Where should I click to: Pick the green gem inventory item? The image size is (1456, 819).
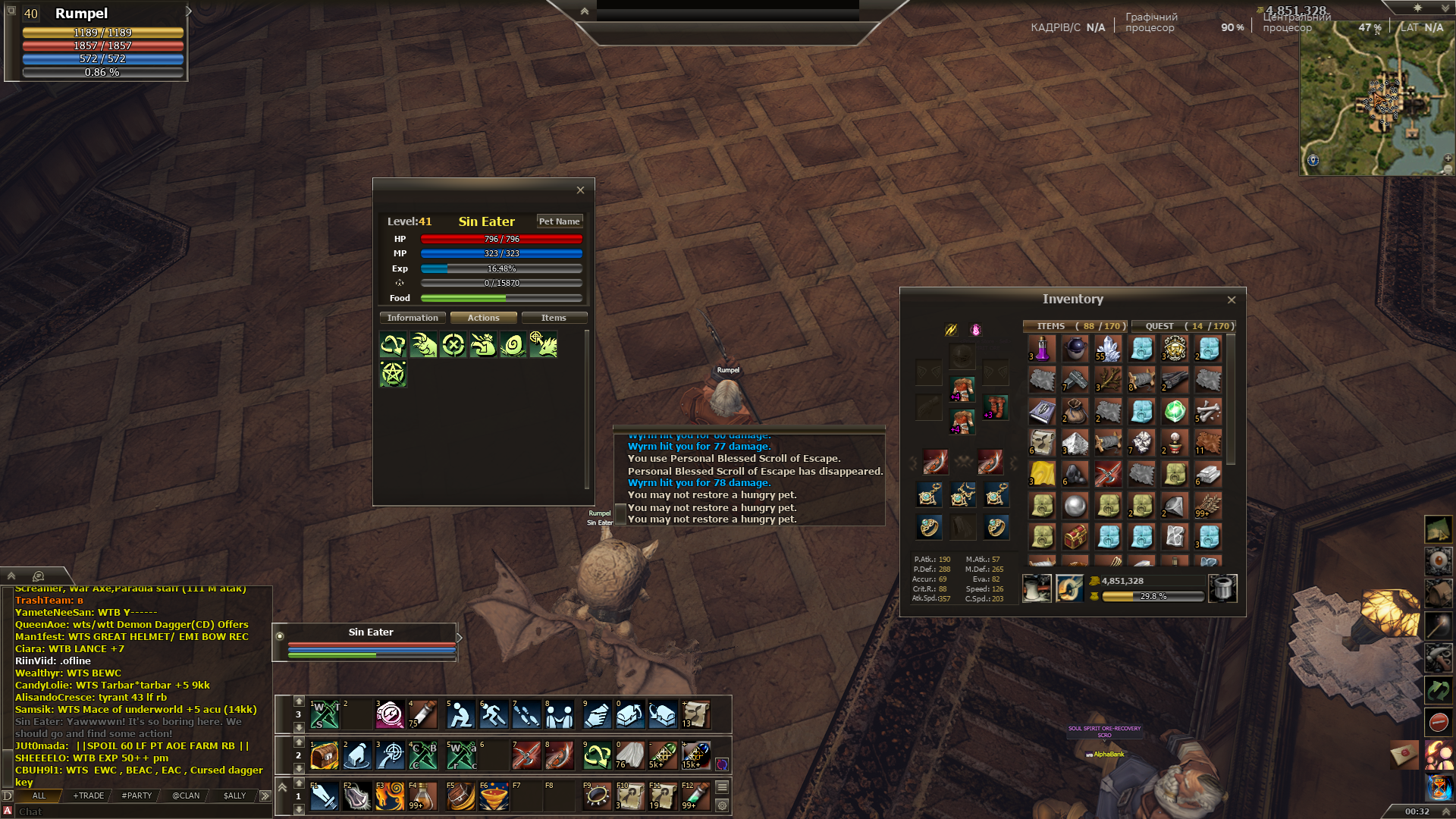pos(1175,412)
